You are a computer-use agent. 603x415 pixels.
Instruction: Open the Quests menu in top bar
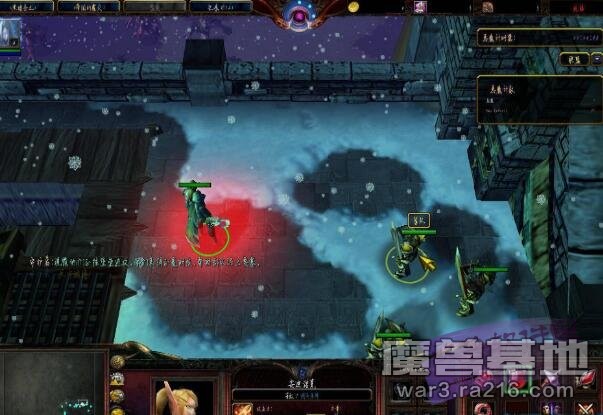[28, 6]
